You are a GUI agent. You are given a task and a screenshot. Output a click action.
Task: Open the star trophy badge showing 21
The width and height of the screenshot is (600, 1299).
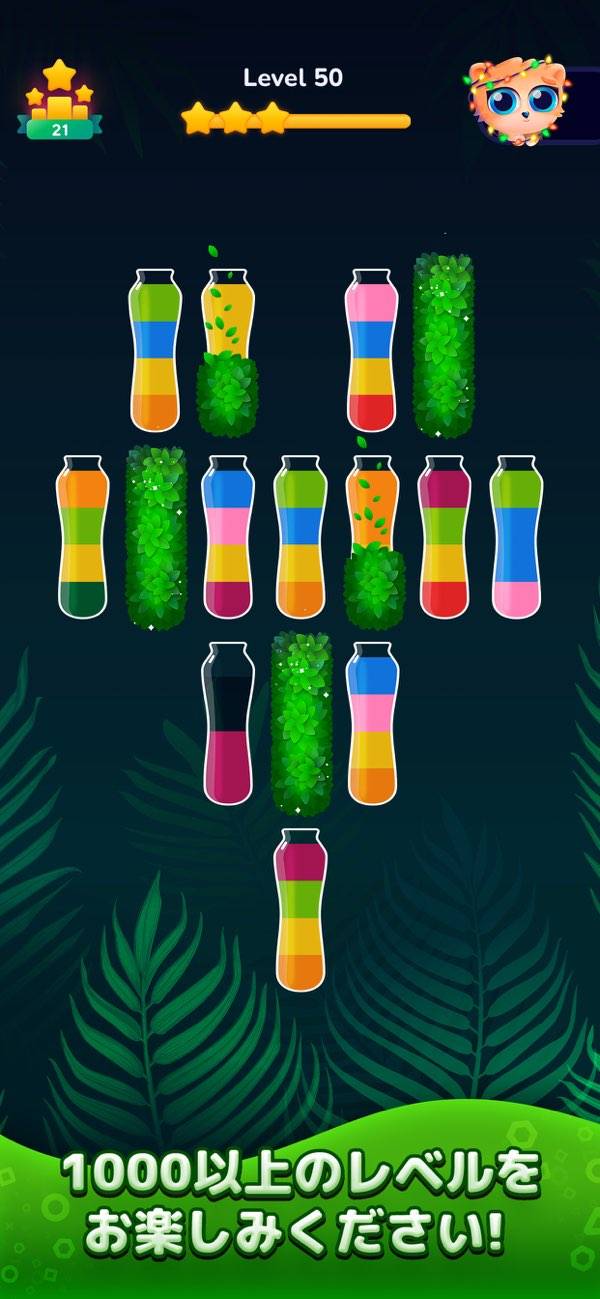tap(59, 102)
